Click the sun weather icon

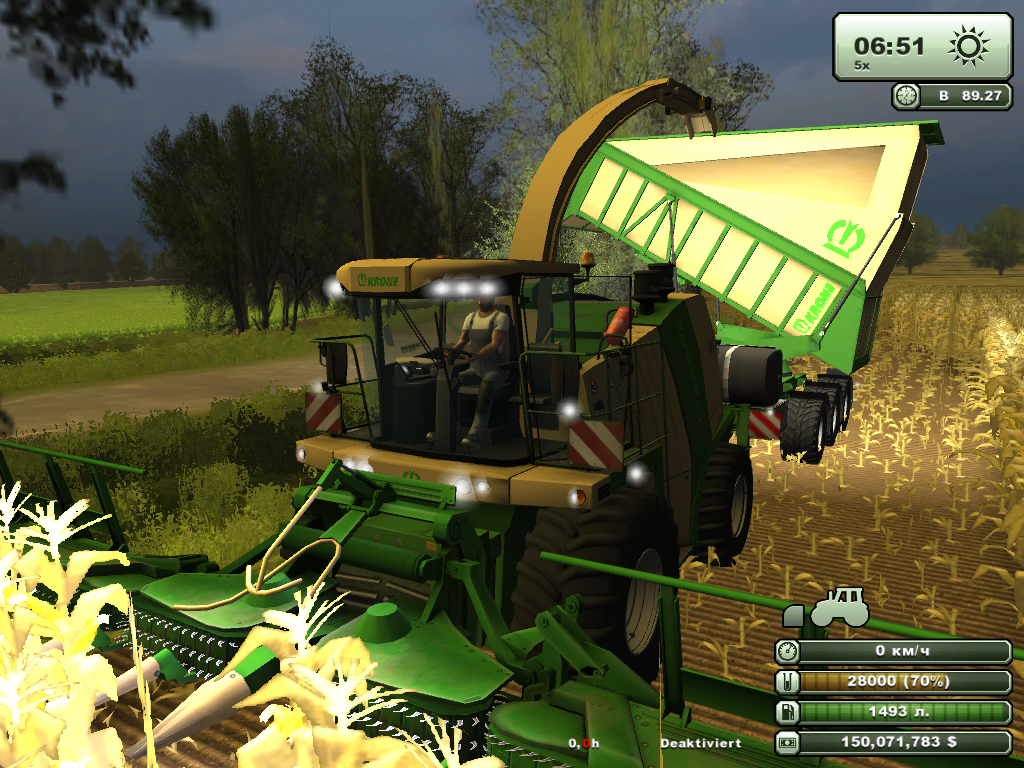(968, 45)
